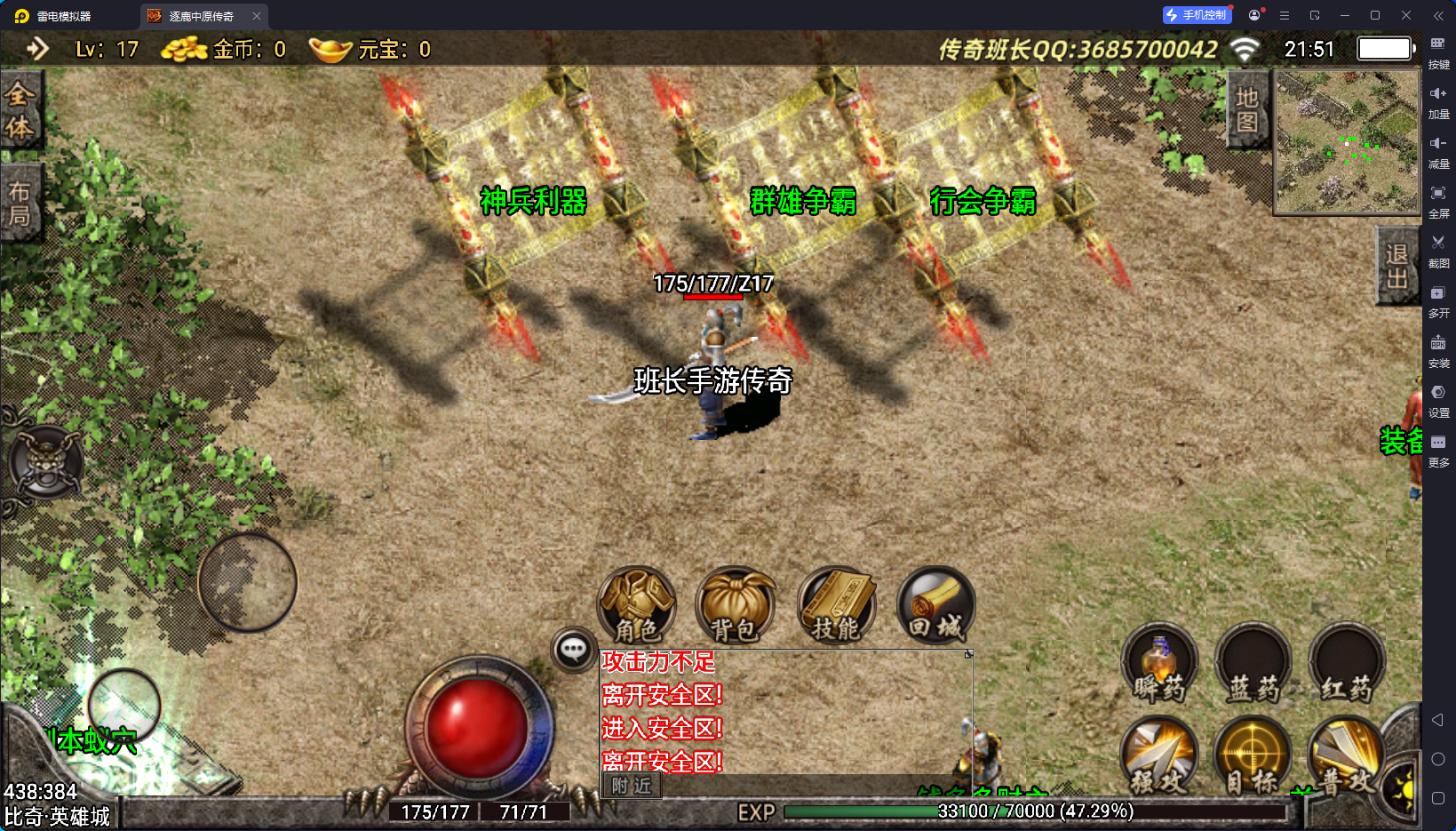Screen dimensions: 1456x831
Task: Click the minimap in the corner
Action: (x=1347, y=142)
